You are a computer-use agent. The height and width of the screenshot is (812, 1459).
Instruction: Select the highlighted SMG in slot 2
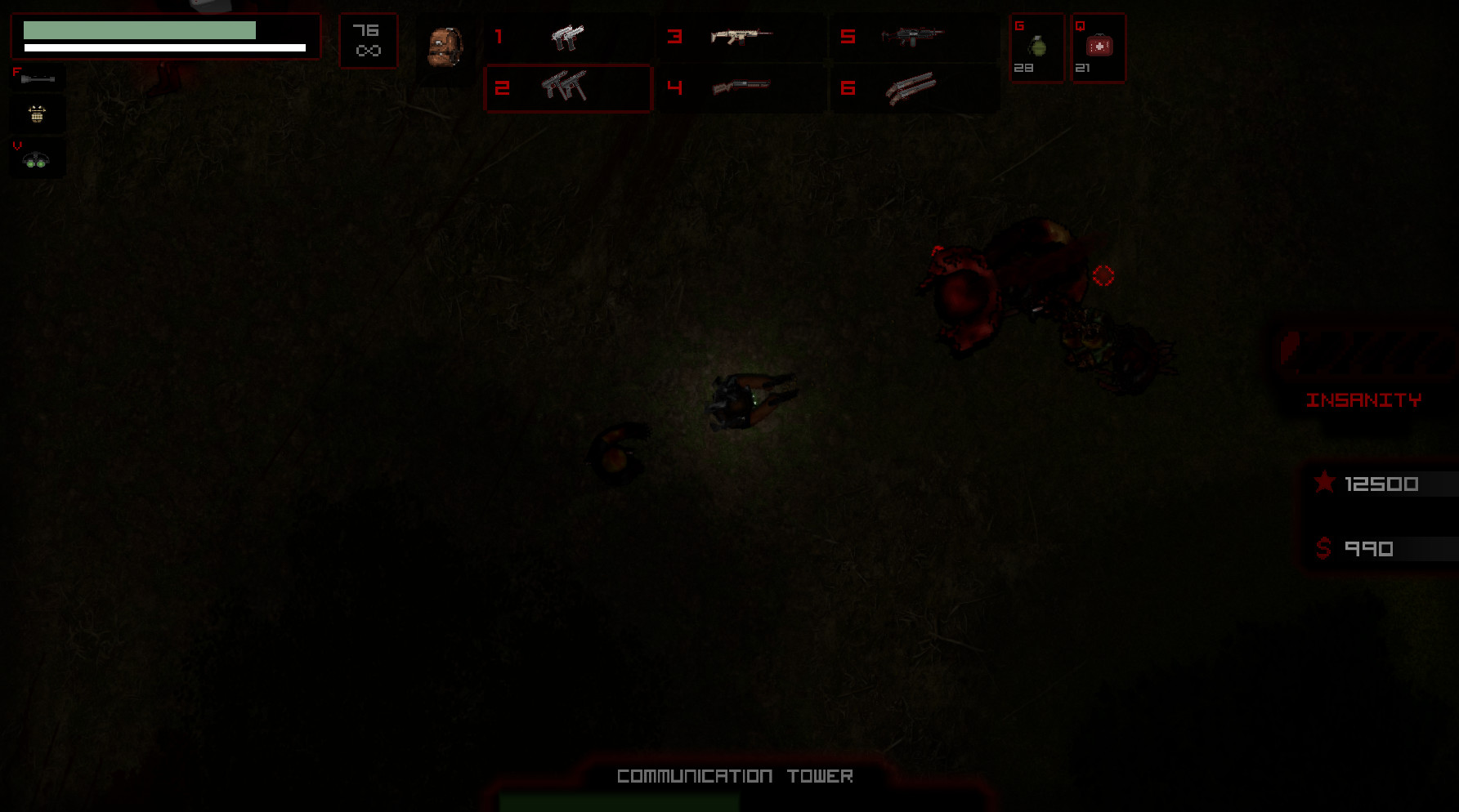pos(568,89)
